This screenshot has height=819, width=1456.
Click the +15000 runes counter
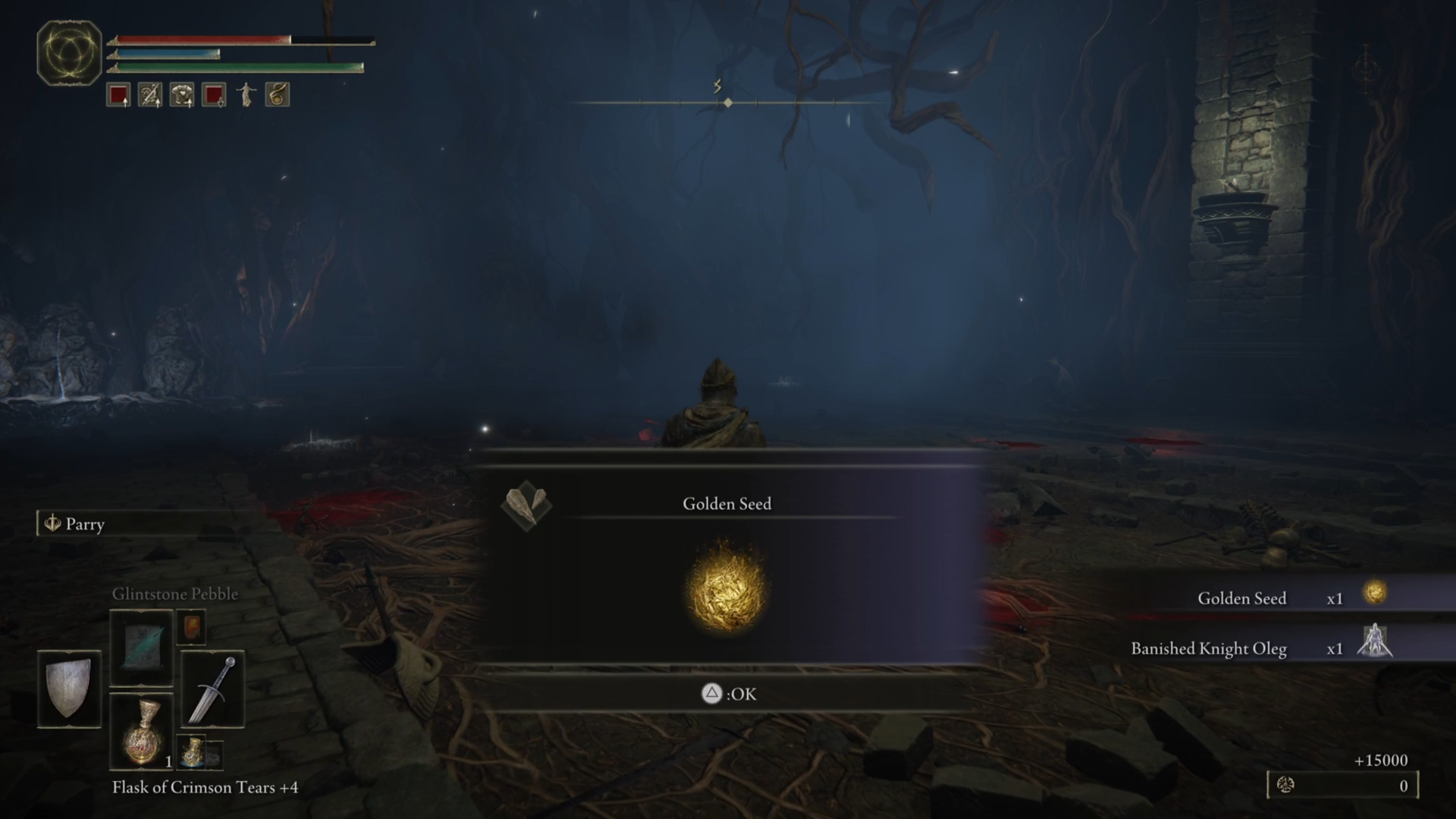tap(1382, 761)
